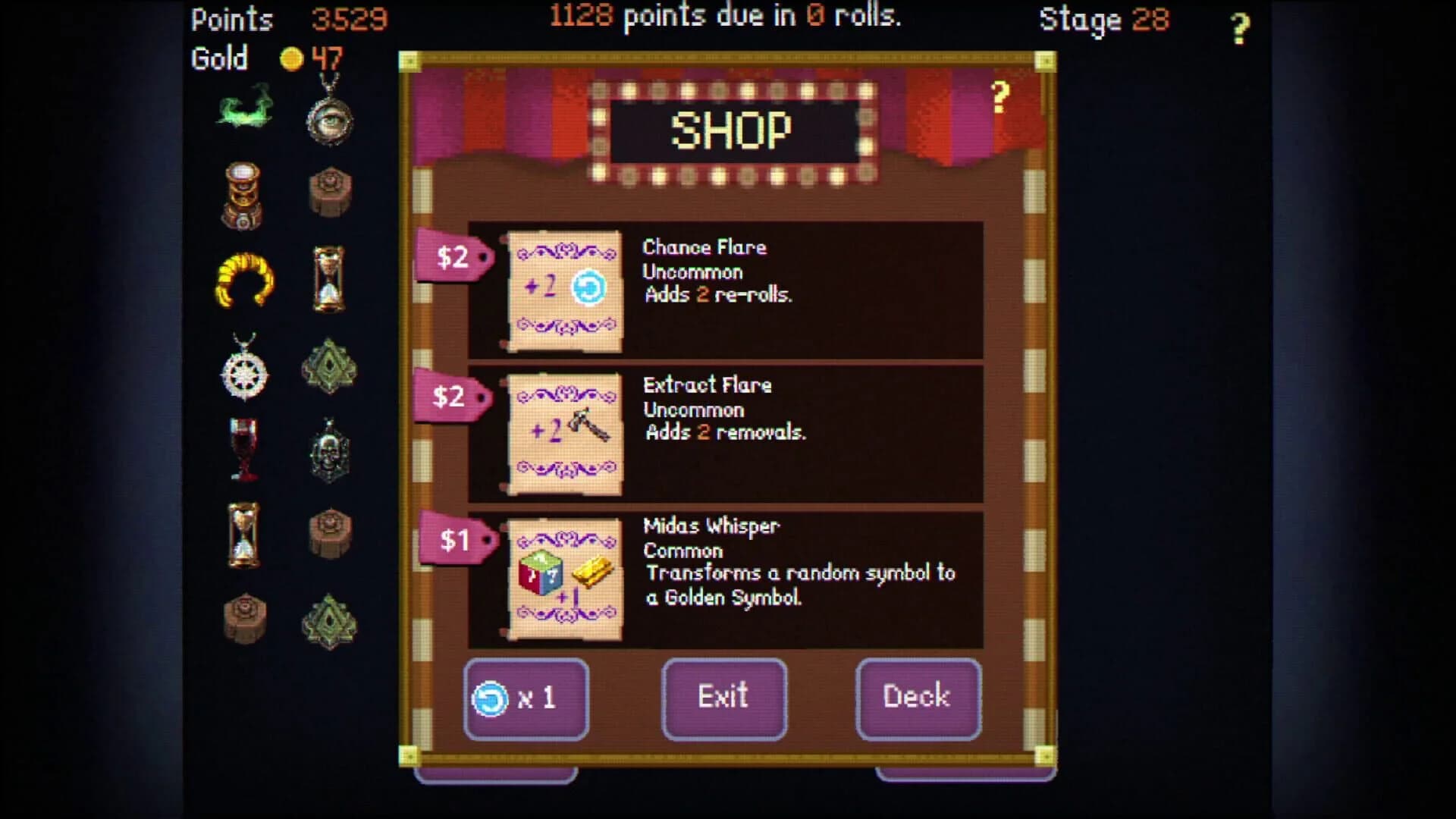The width and height of the screenshot is (1456, 819).
Task: Click the eye medallion charm in the sidebar
Action: [330, 121]
